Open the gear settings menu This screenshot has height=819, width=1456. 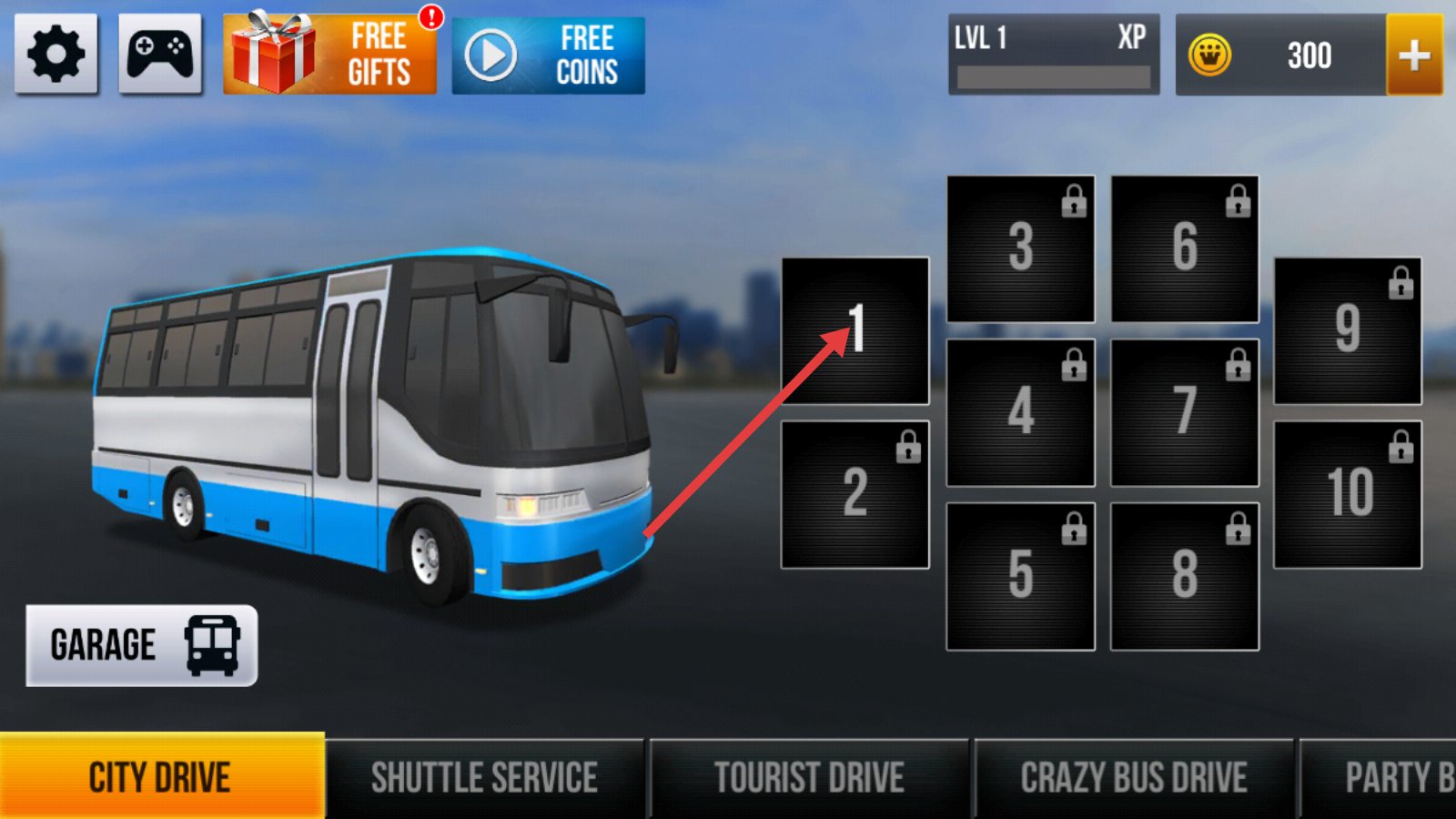coord(56,55)
